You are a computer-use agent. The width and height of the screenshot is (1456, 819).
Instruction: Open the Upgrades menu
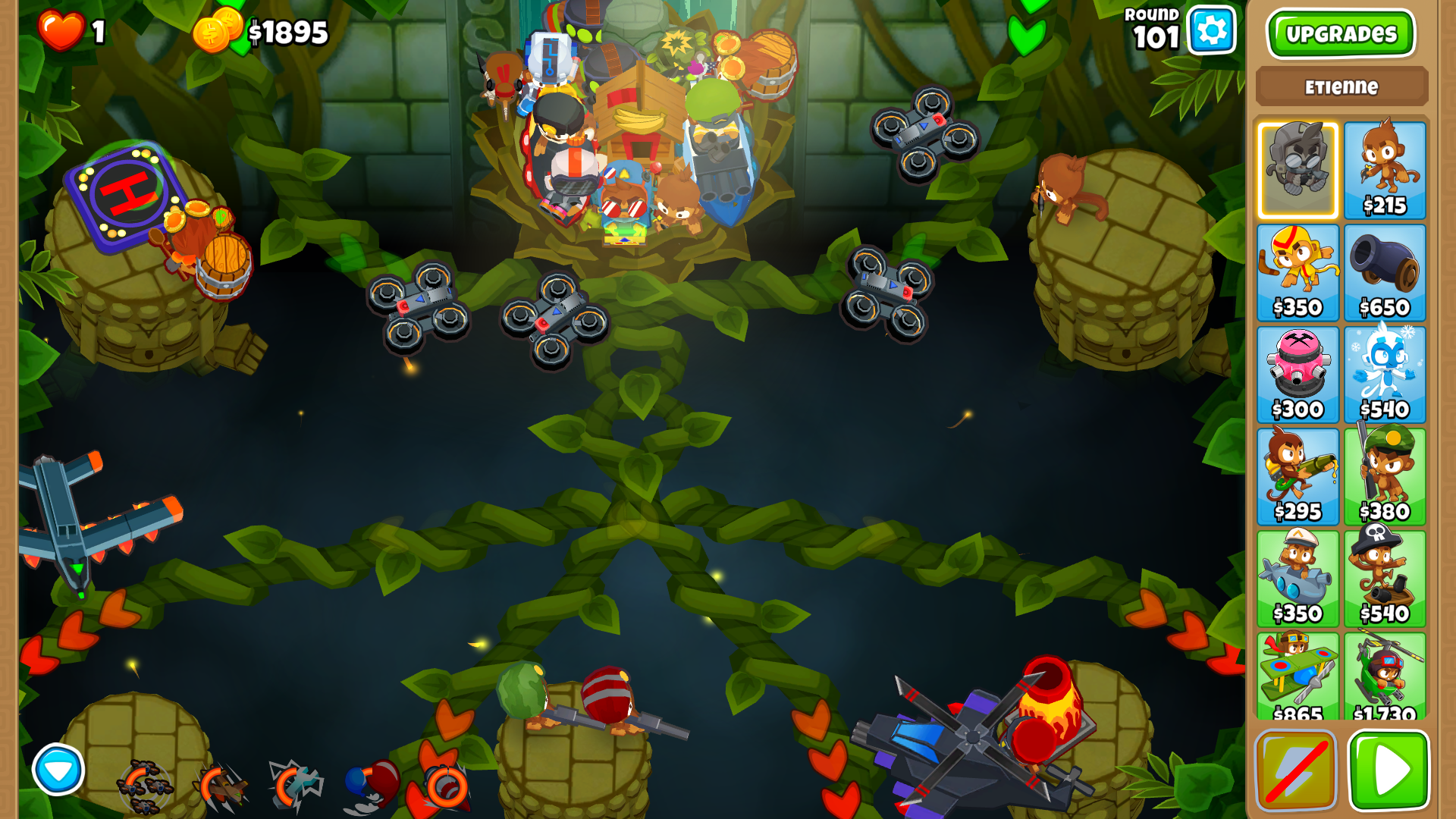coord(1341,33)
